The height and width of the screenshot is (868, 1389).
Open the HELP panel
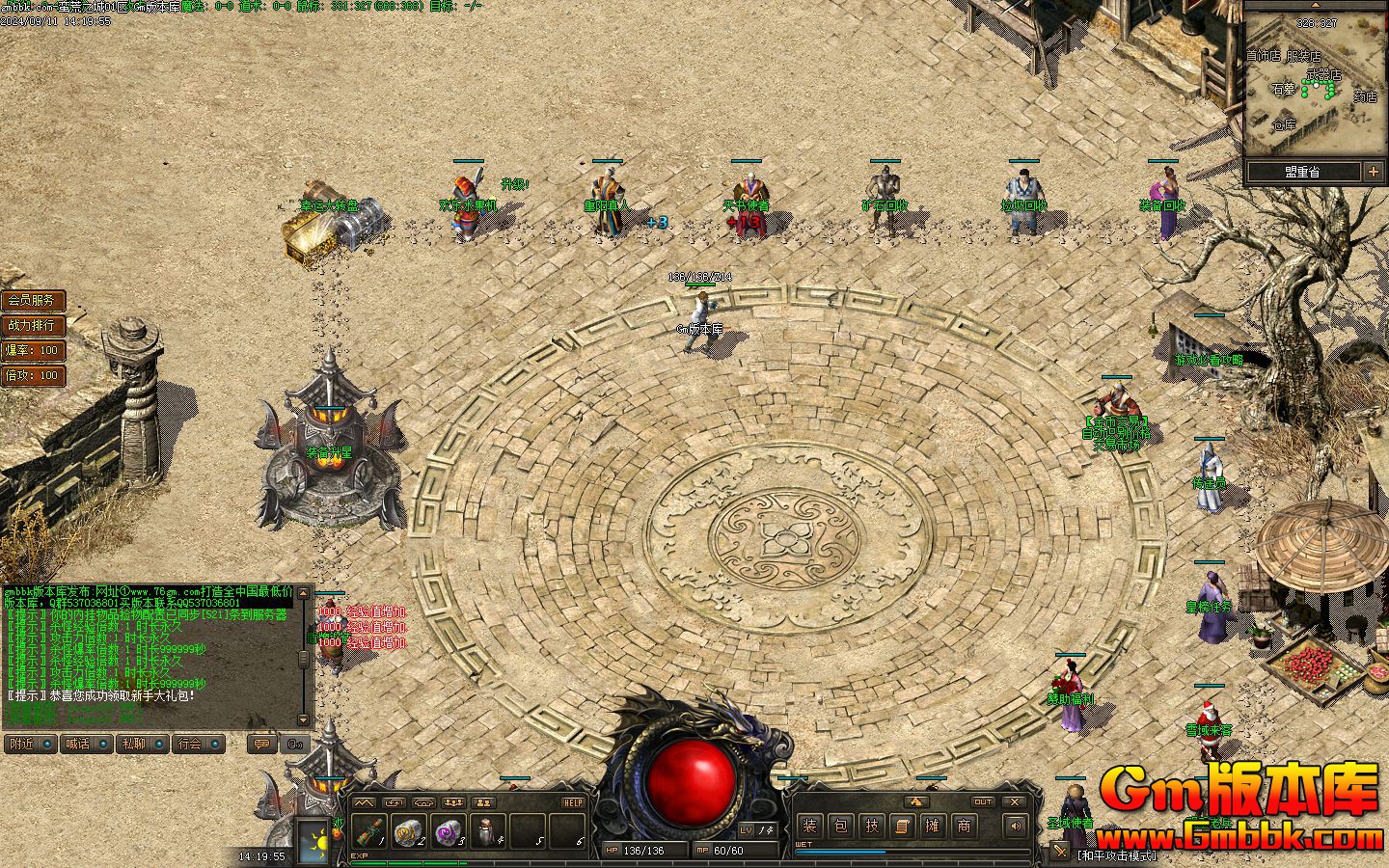click(573, 802)
